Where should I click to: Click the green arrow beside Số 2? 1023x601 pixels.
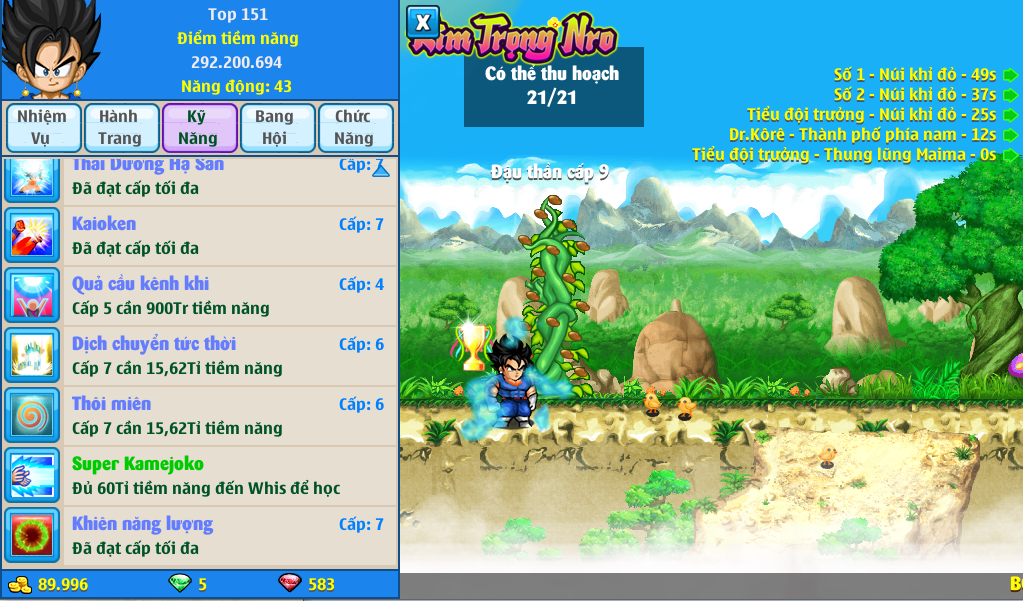1011,95
